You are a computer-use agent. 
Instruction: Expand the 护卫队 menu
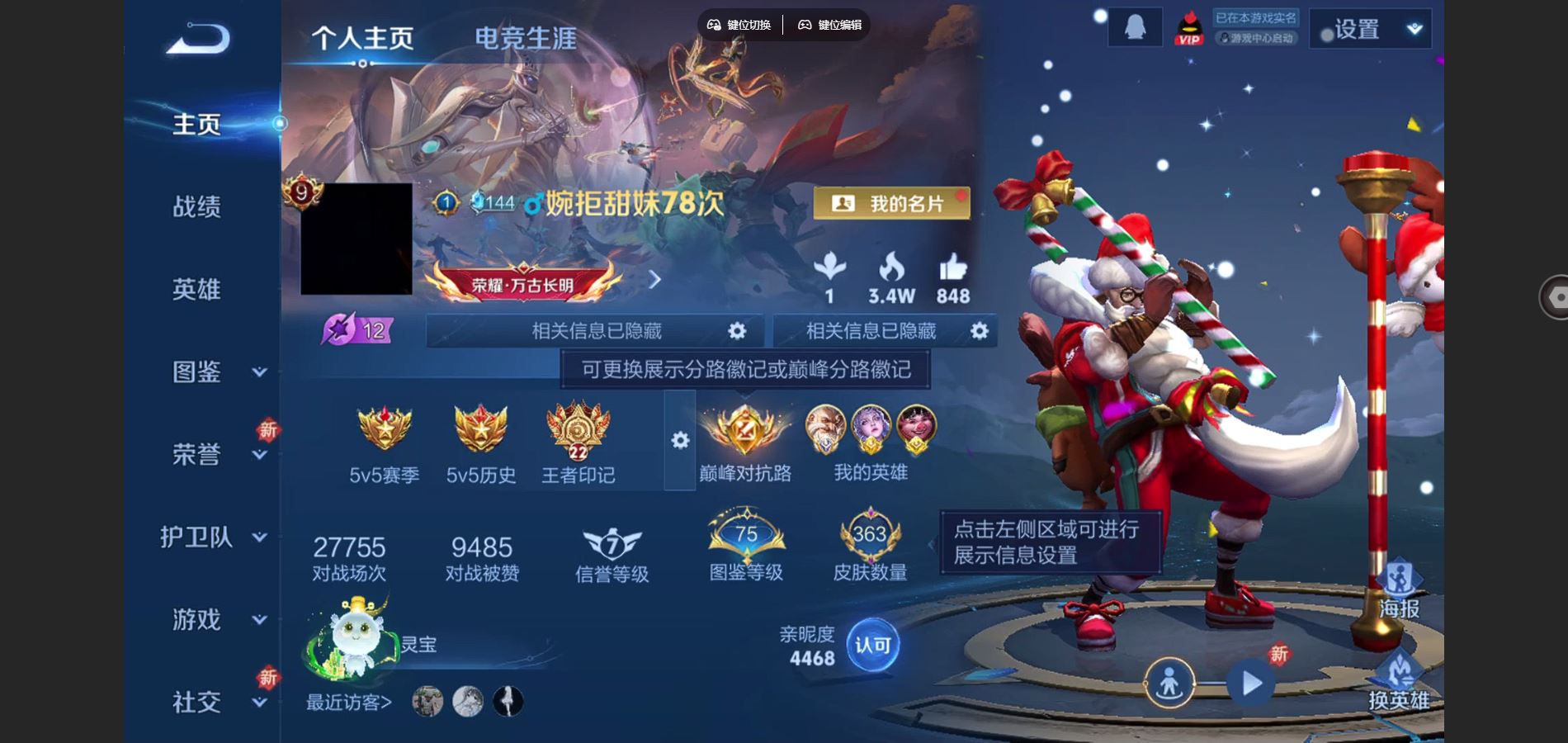pos(213,537)
